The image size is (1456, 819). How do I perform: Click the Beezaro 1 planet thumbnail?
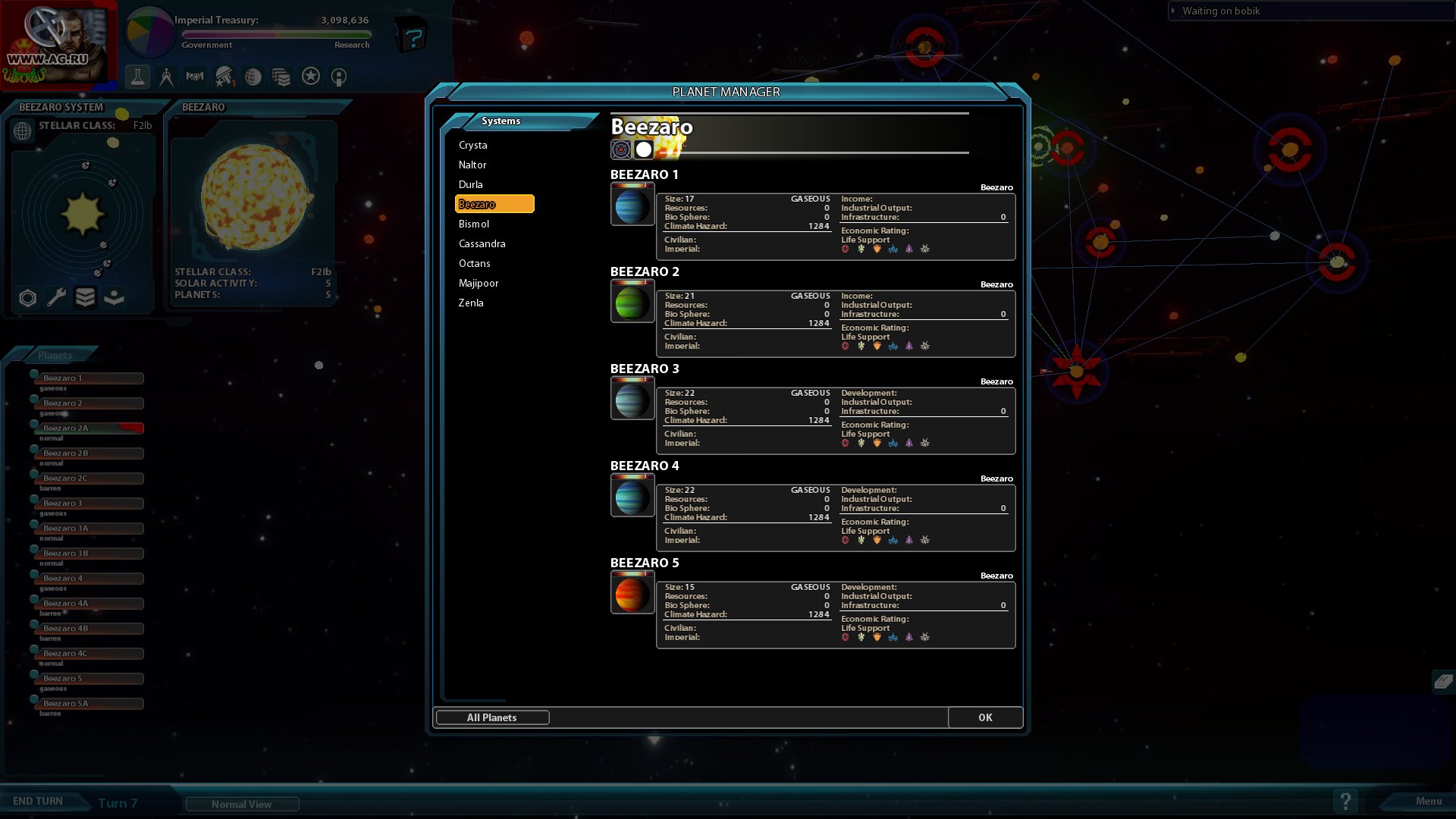point(632,205)
